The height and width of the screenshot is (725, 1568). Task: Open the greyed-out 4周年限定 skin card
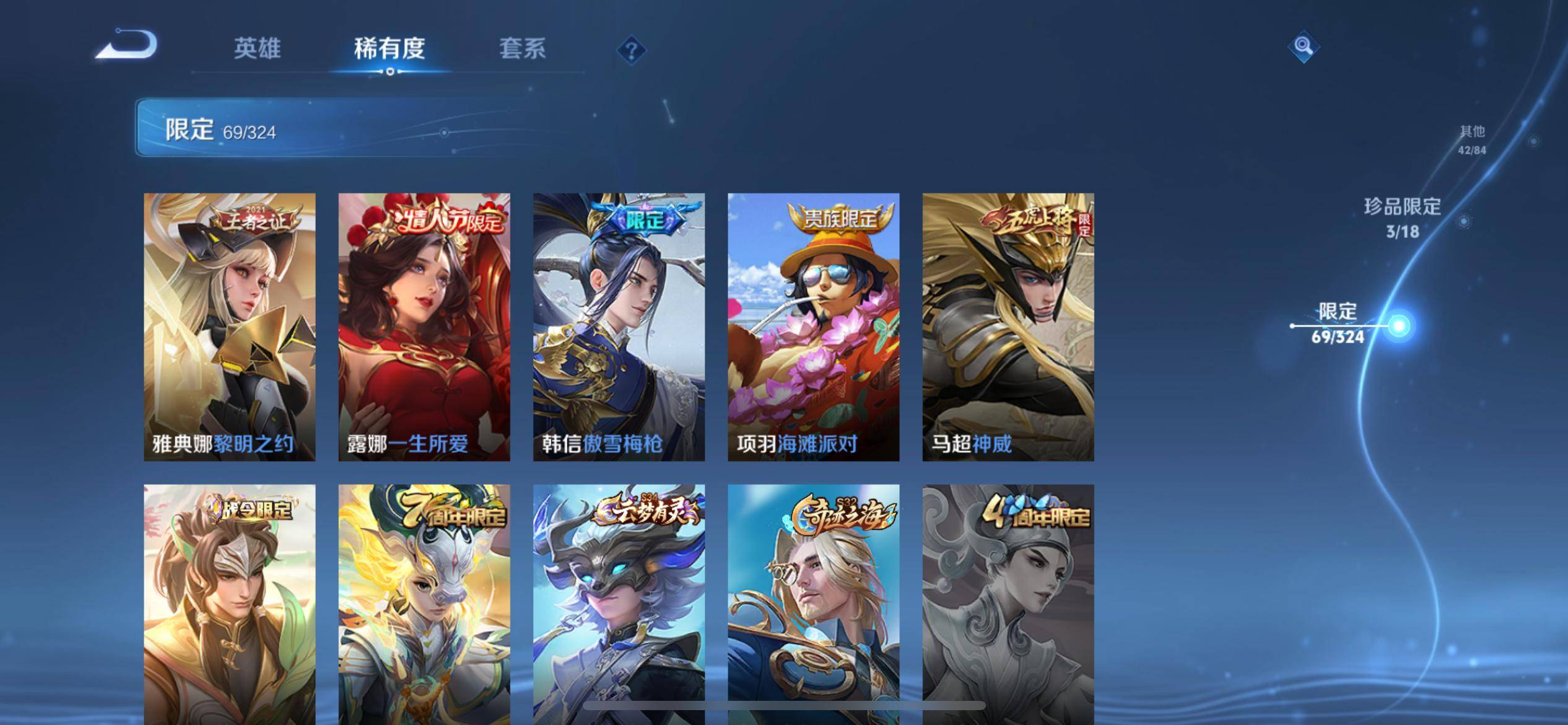point(1008,604)
